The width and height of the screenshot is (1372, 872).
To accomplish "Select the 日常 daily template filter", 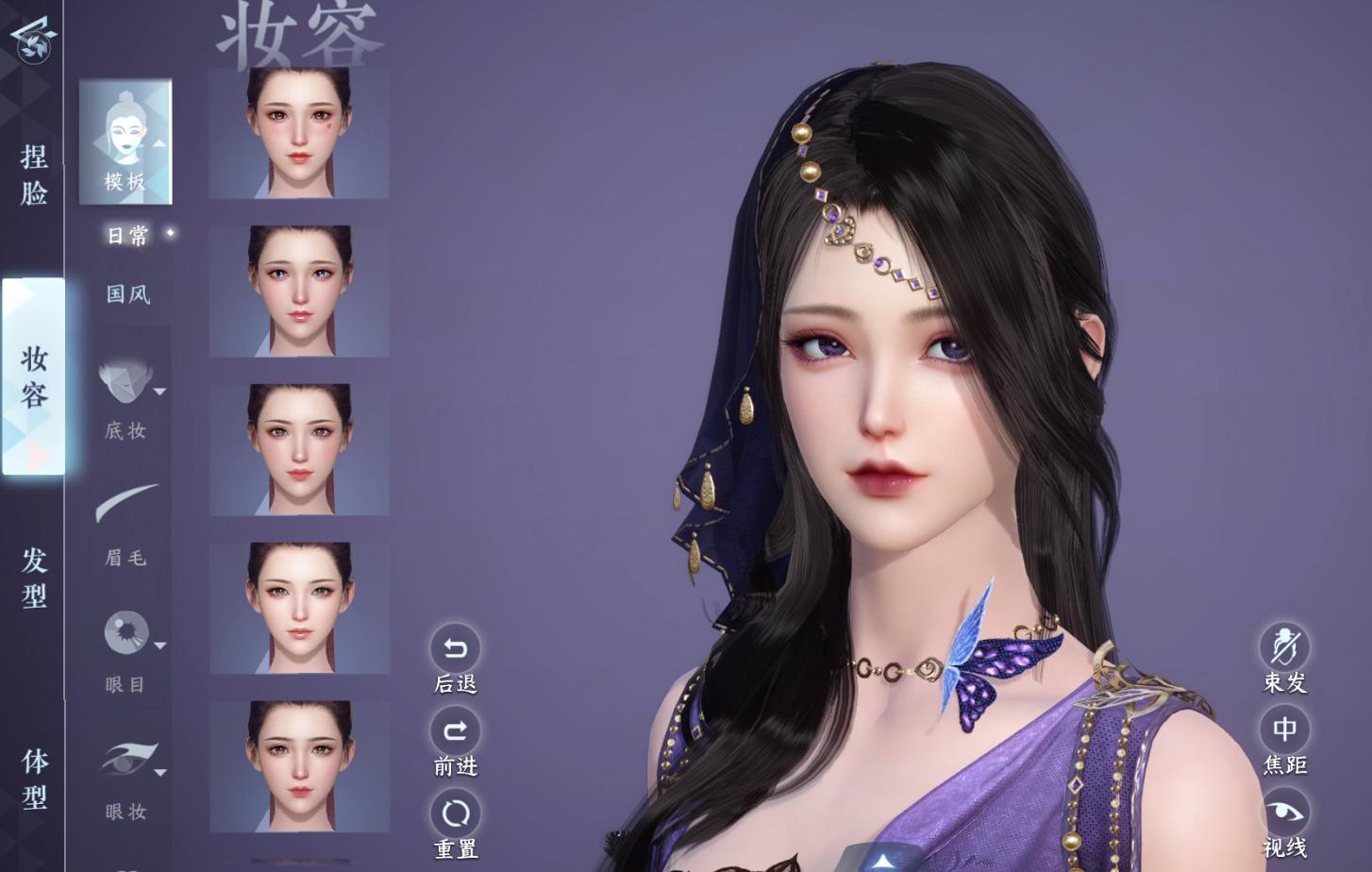I will pos(127,236).
